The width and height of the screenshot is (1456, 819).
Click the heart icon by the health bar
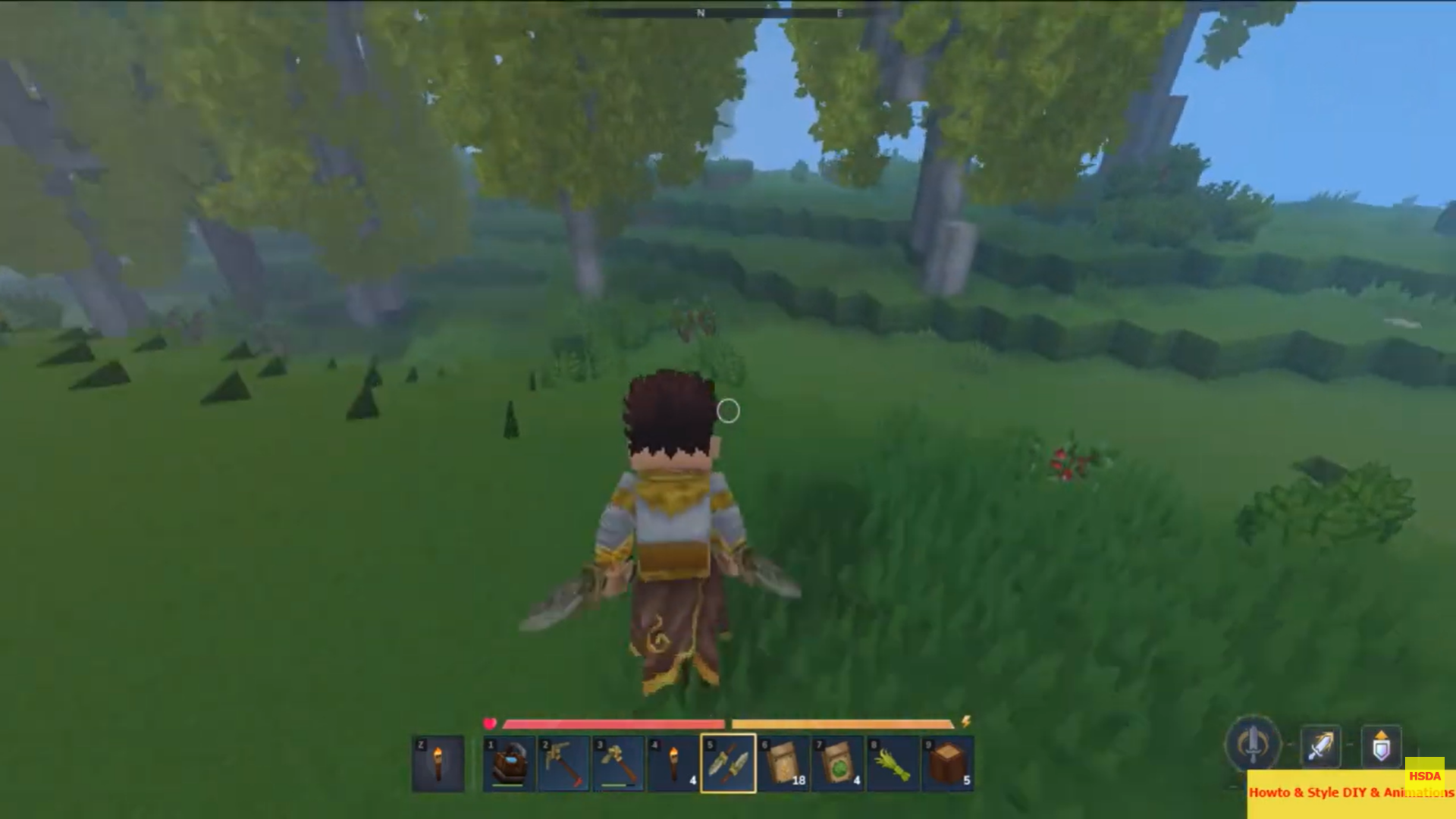point(490,723)
